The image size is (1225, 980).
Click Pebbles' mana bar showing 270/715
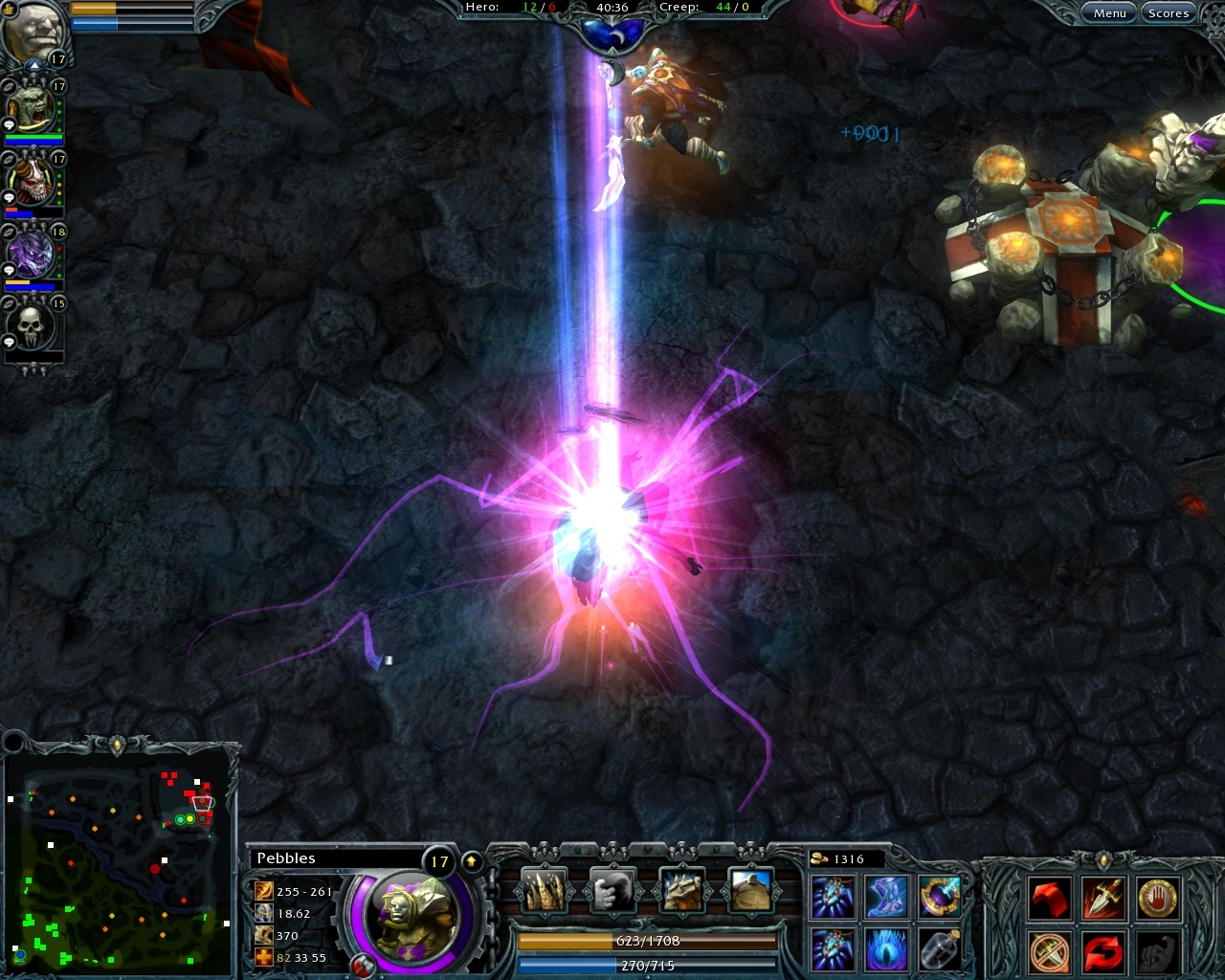pyautogui.click(x=646, y=966)
